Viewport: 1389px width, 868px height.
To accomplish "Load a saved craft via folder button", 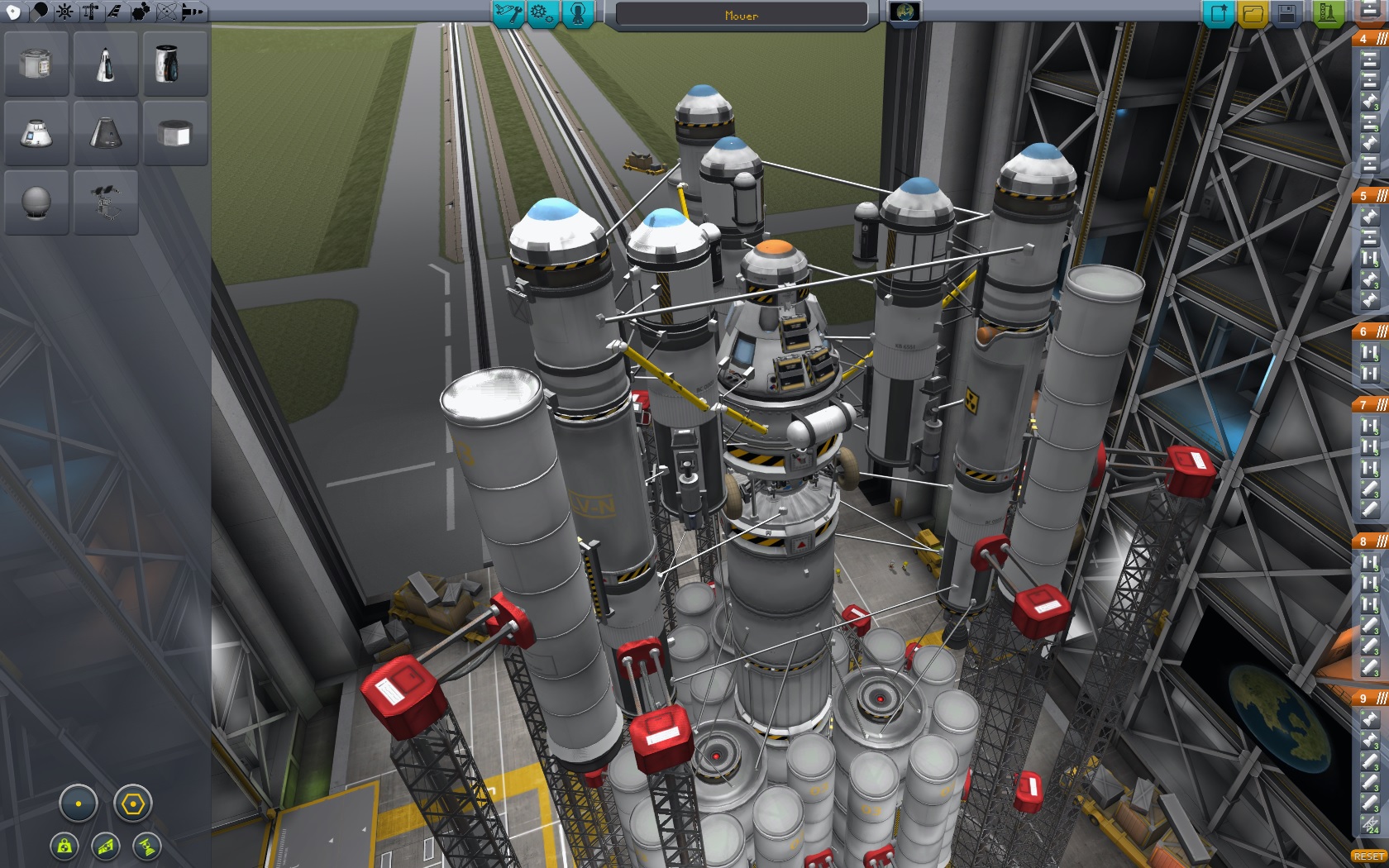I will click(x=1253, y=13).
